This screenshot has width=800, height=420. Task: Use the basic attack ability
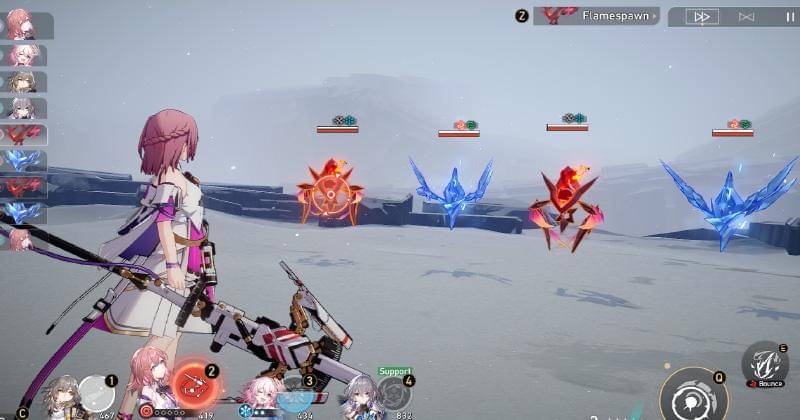(693, 396)
